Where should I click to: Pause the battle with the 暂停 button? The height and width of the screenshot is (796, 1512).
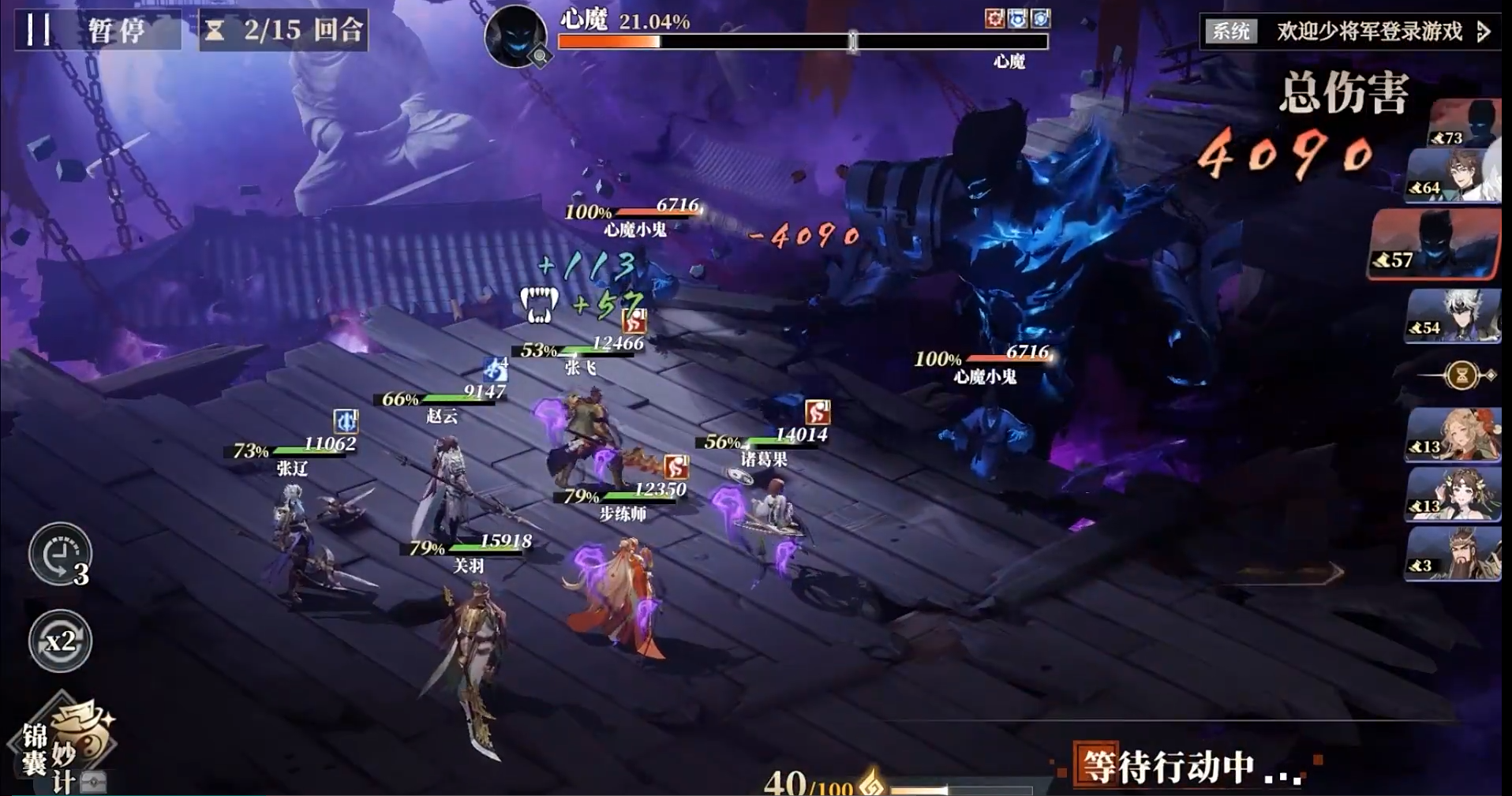(x=96, y=30)
